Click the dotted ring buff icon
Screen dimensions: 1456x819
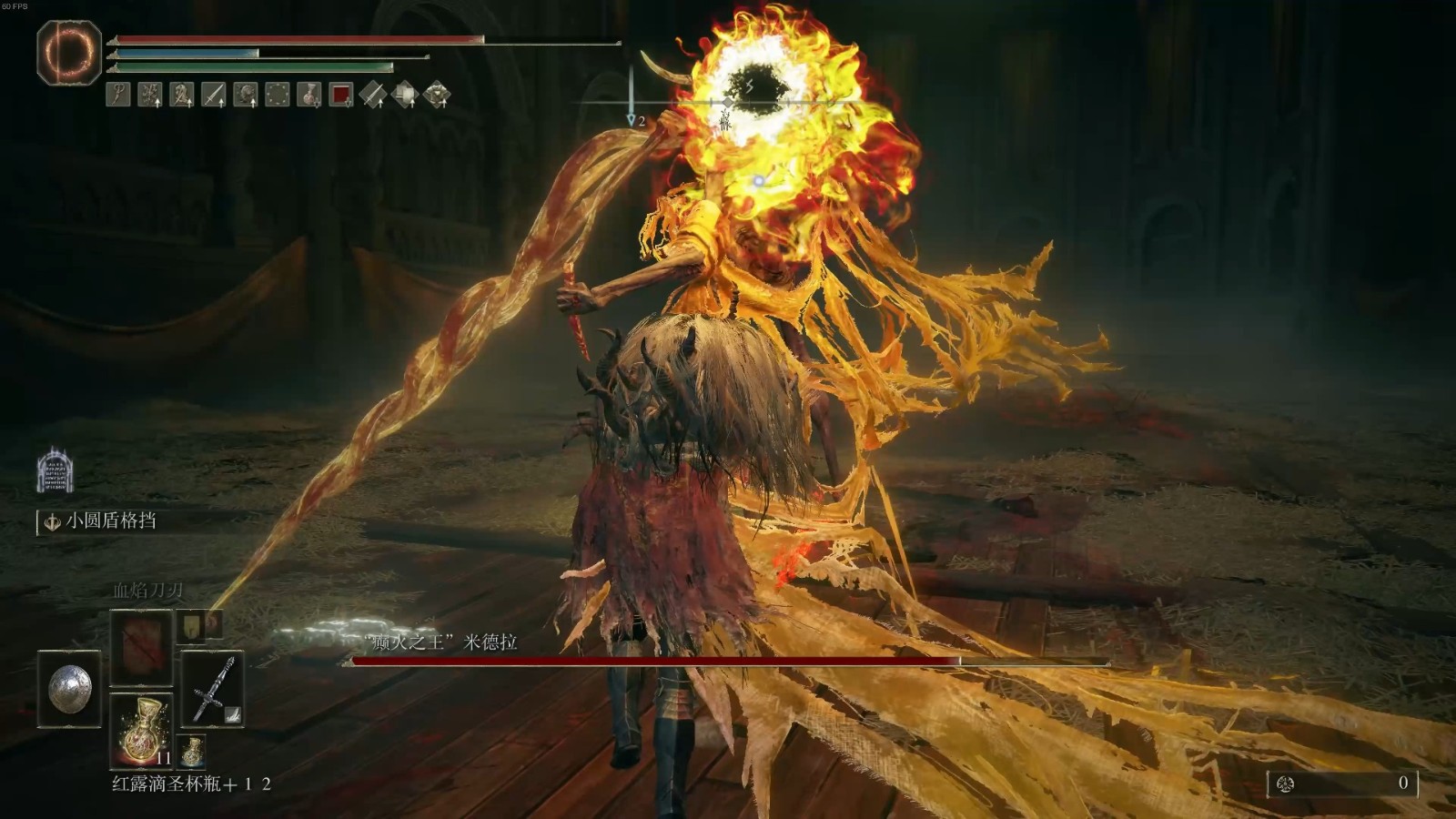(278, 94)
